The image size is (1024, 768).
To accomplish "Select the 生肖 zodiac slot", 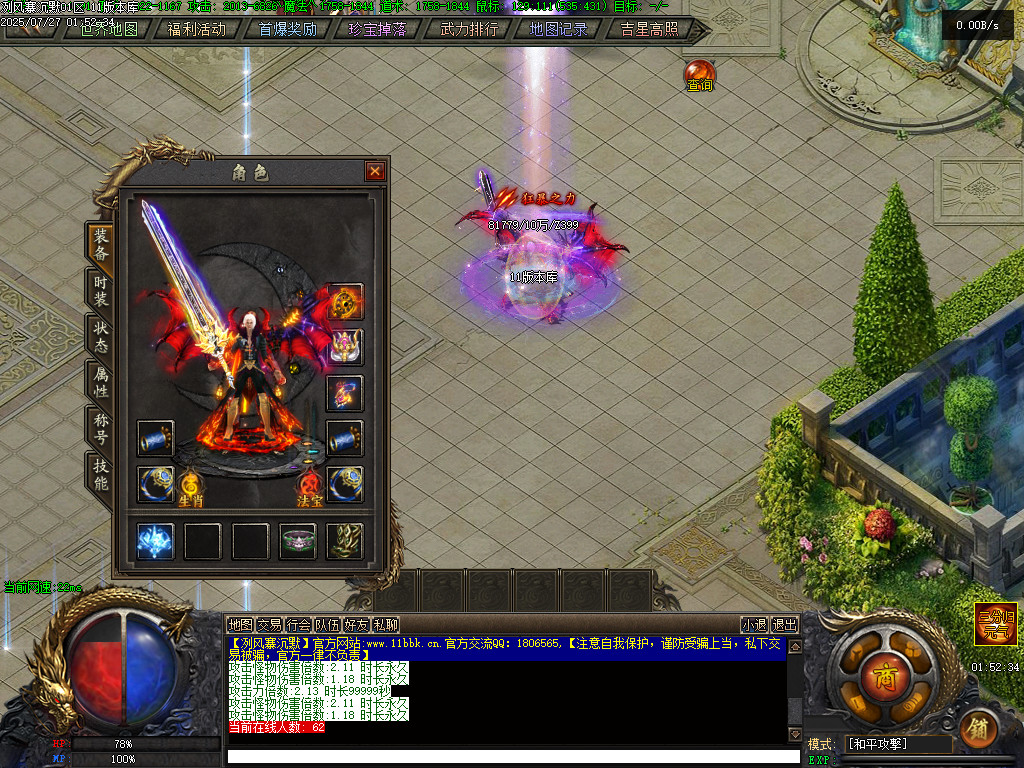I will click(x=191, y=488).
